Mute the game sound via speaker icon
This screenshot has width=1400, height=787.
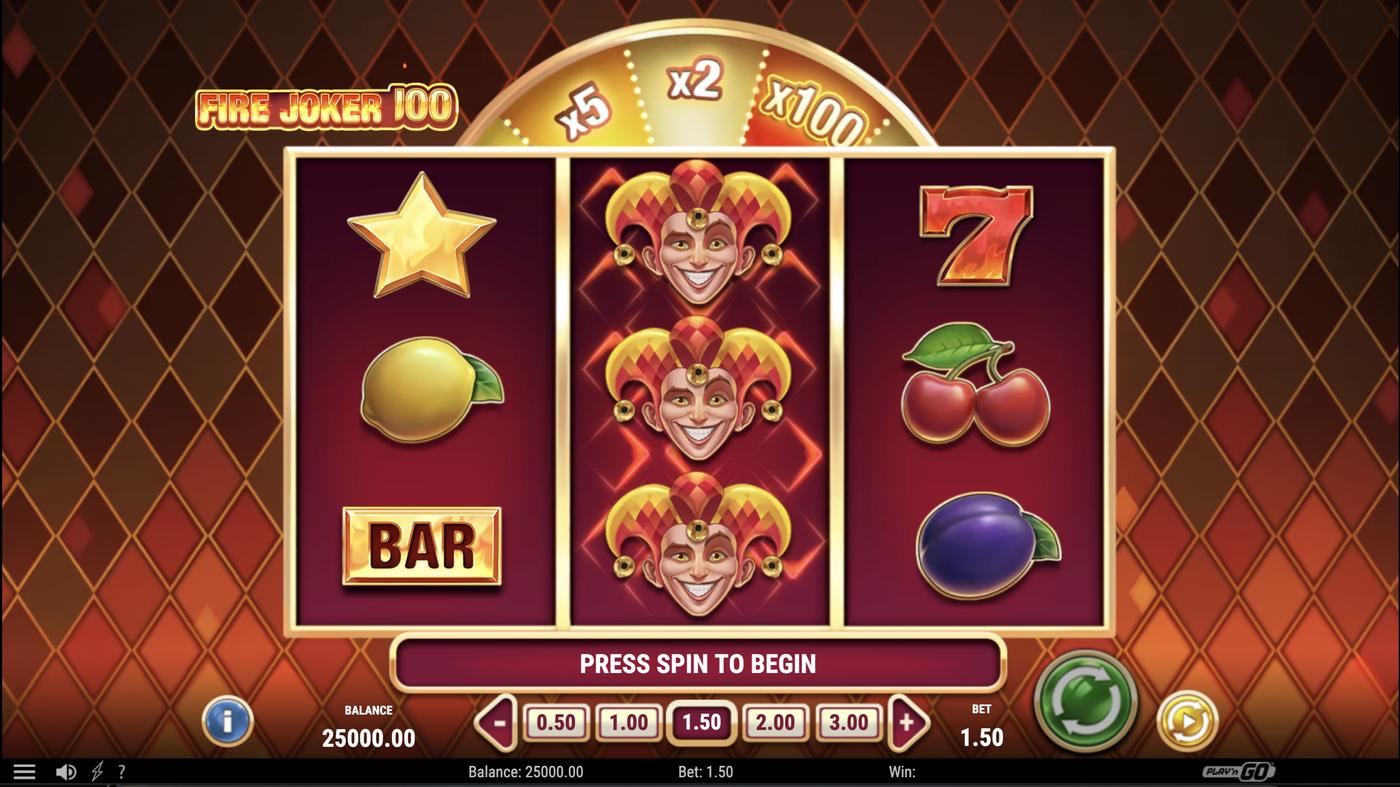point(66,770)
